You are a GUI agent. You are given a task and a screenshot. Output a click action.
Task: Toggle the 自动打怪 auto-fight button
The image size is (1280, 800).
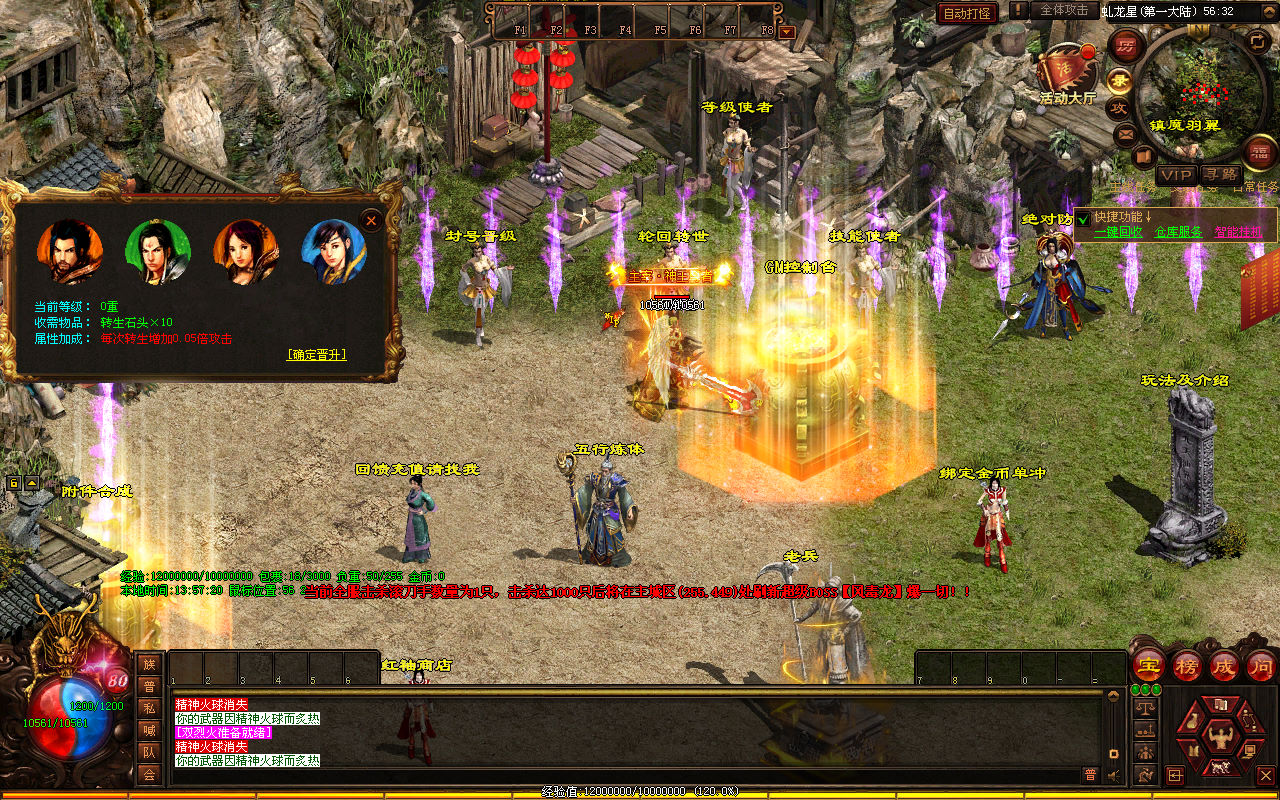coord(967,13)
